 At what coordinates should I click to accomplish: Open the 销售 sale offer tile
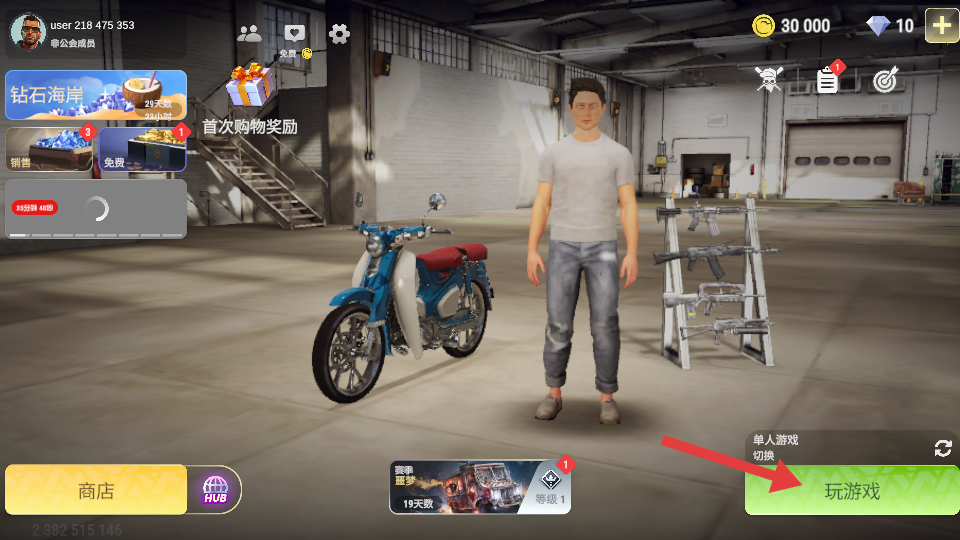pos(50,149)
